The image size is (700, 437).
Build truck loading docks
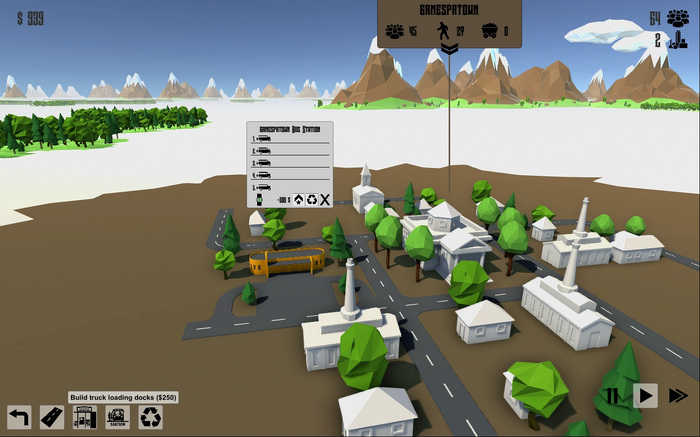pyautogui.click(x=85, y=417)
